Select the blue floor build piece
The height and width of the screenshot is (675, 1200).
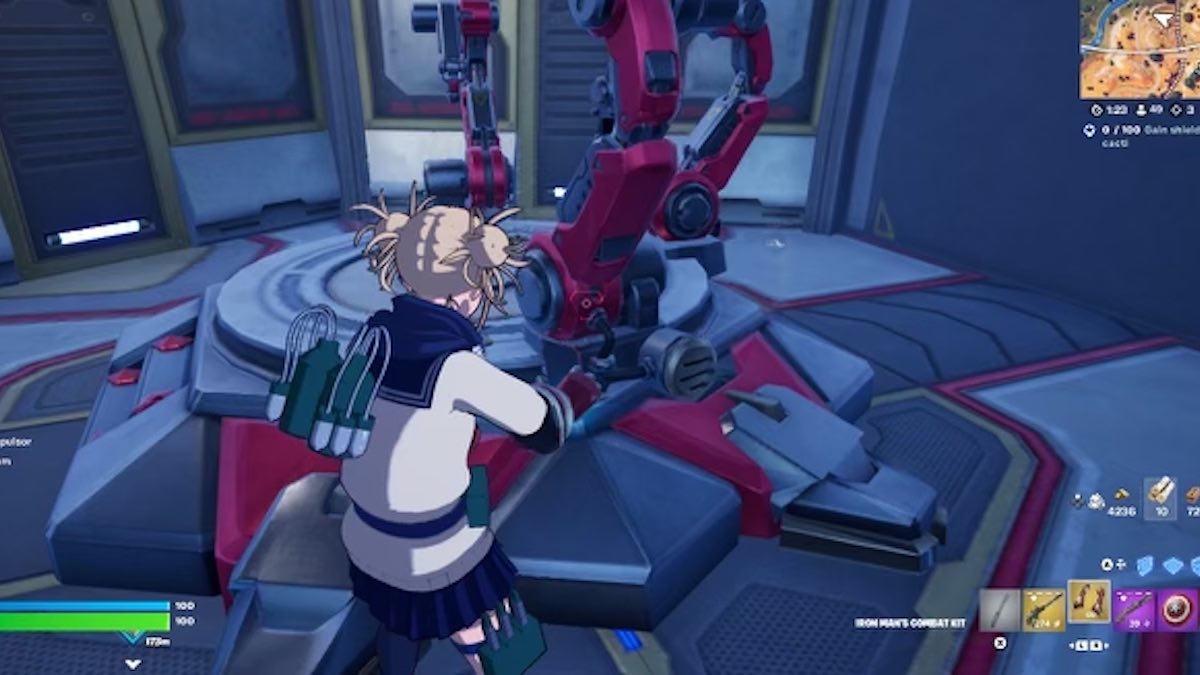pos(1172,565)
